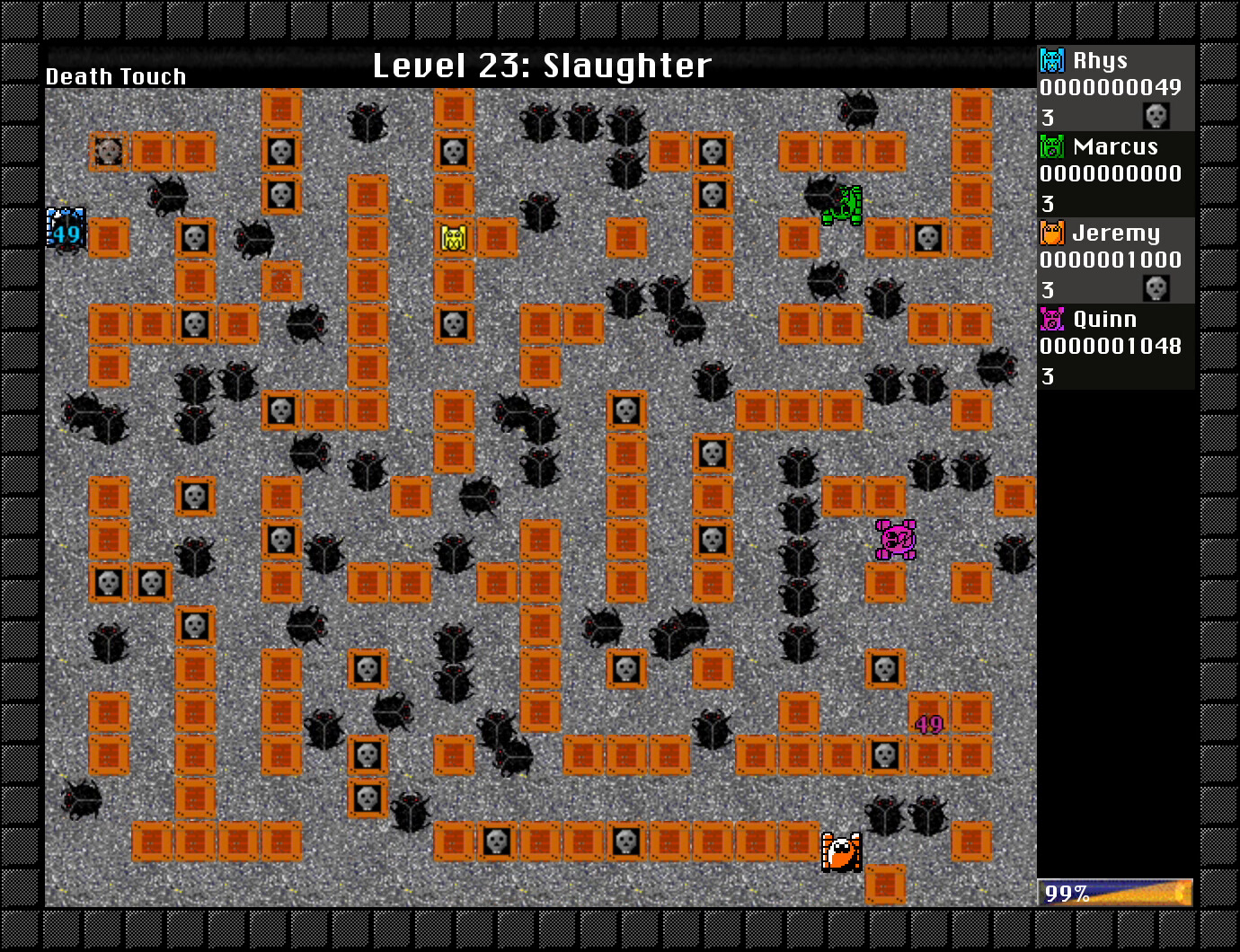Click Rhys's score of 0000000049
This screenshot has width=1240, height=952.
[x=1111, y=89]
